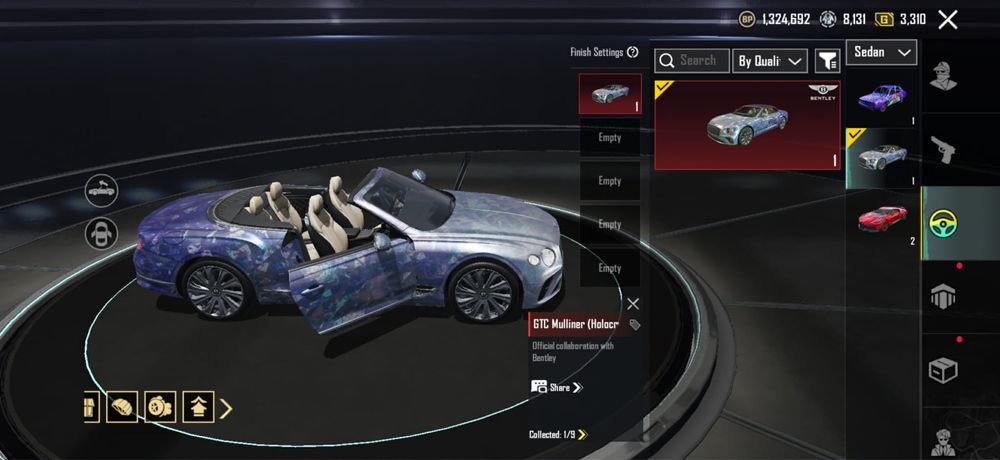Toggle the convertible roof view icon

[101, 188]
